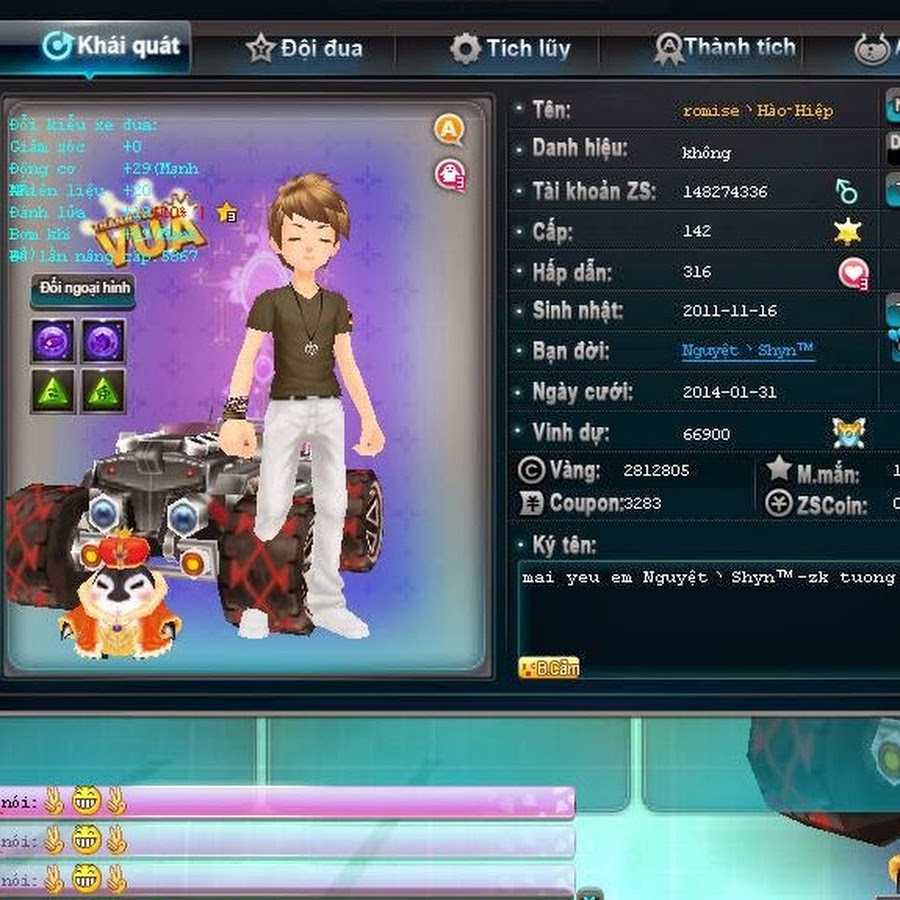Show the Thành tích tab
This screenshot has width=900, height=900.
pos(725,47)
